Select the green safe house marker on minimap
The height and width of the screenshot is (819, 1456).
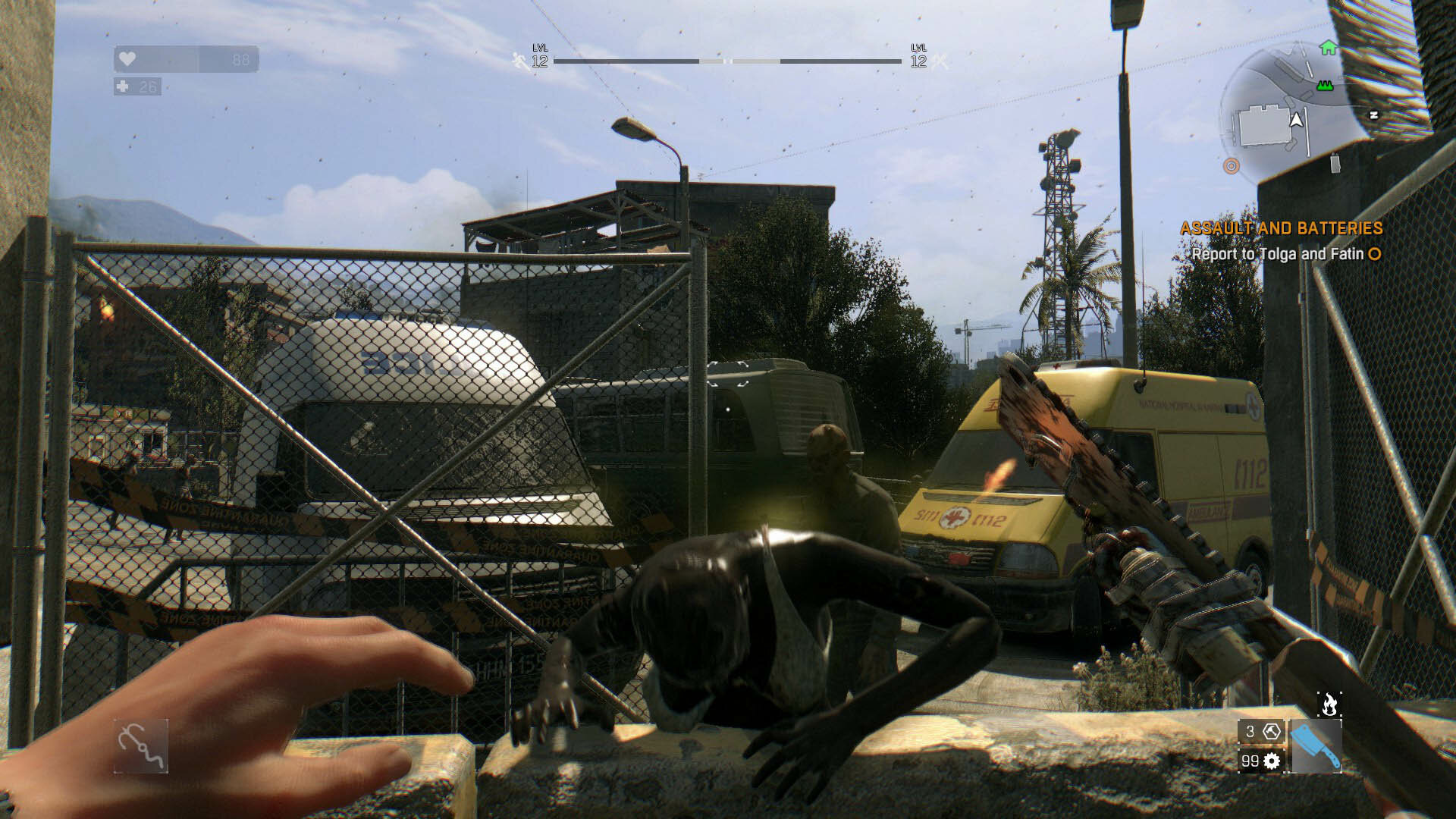1328,48
